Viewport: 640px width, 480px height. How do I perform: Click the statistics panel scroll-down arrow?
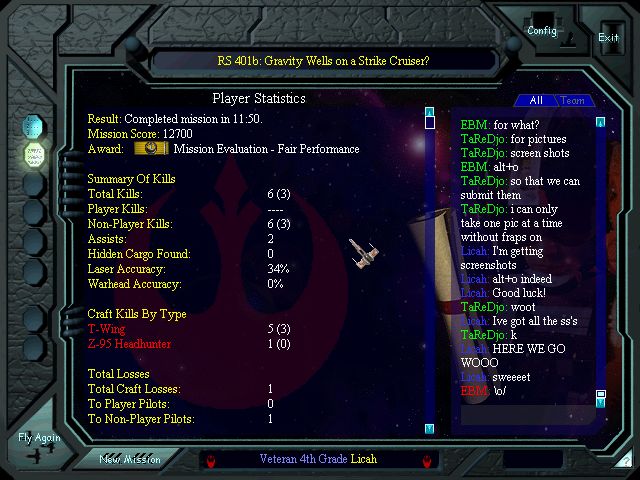pyautogui.click(x=429, y=428)
